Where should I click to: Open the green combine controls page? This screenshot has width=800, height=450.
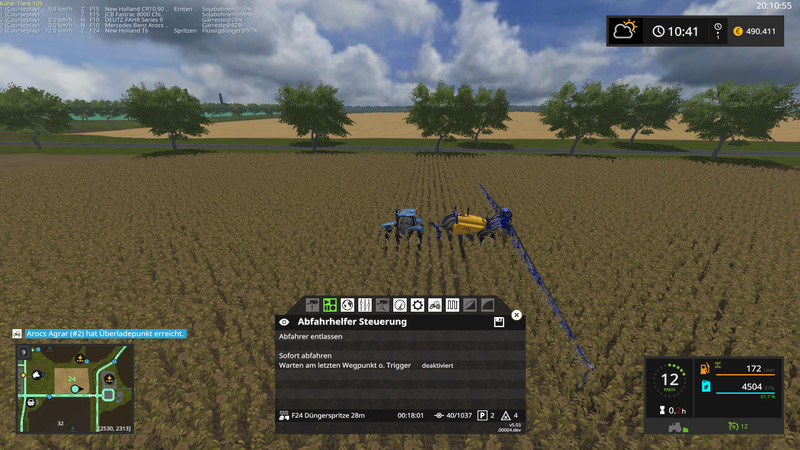tap(329, 304)
